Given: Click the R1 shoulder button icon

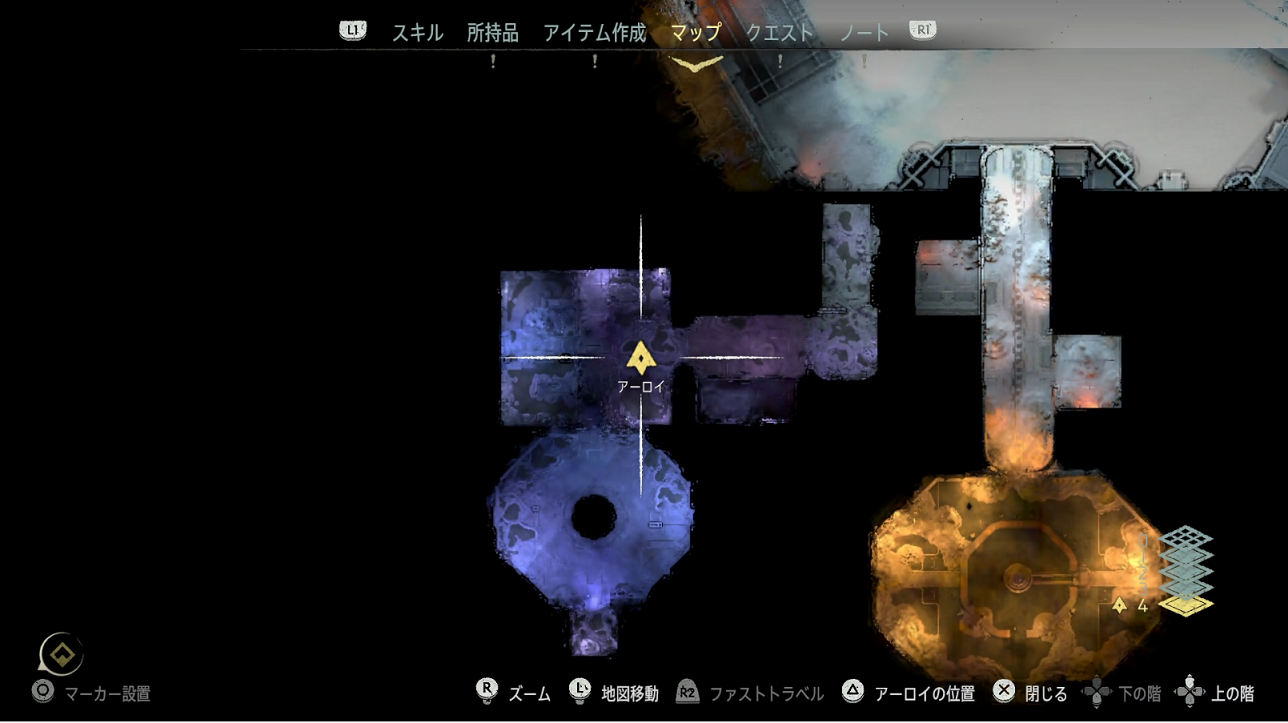Looking at the screenshot, I should (920, 30).
